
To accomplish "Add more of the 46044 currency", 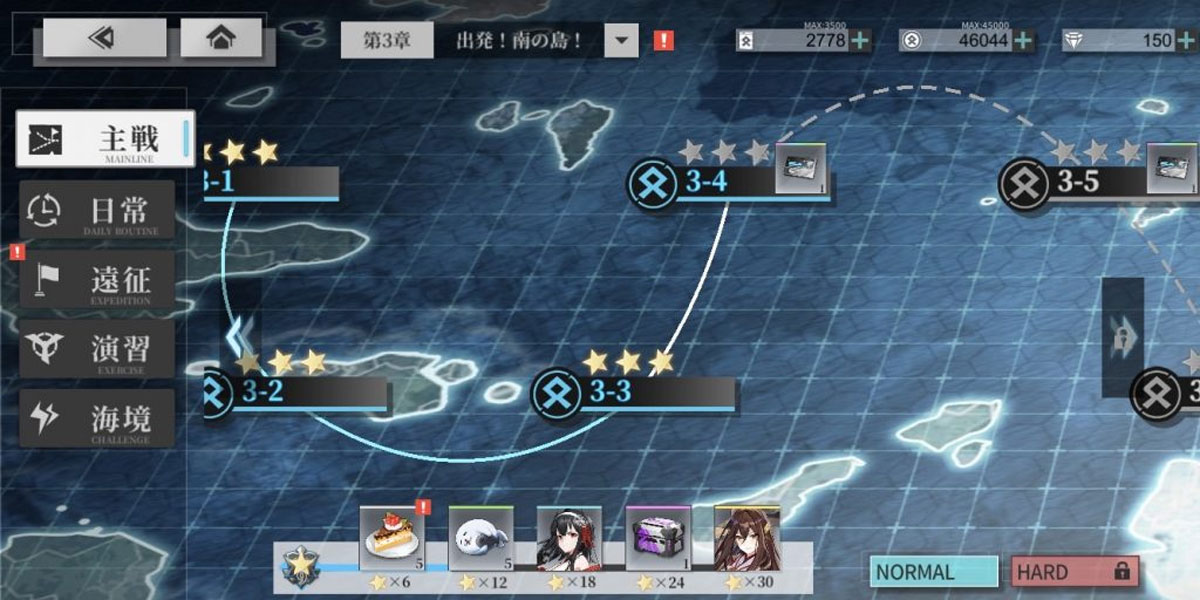I will [x=1023, y=41].
